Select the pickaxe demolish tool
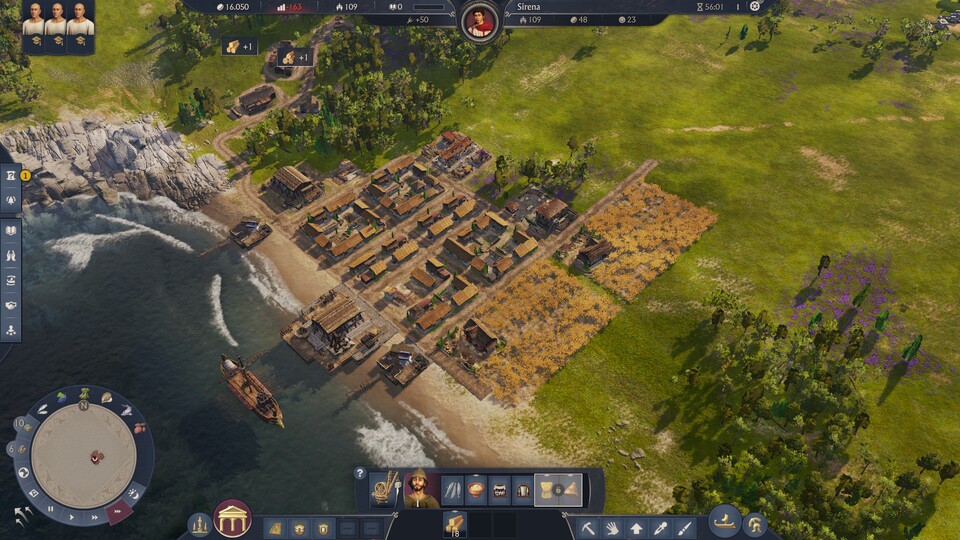This screenshot has width=960, height=540. tap(588, 527)
